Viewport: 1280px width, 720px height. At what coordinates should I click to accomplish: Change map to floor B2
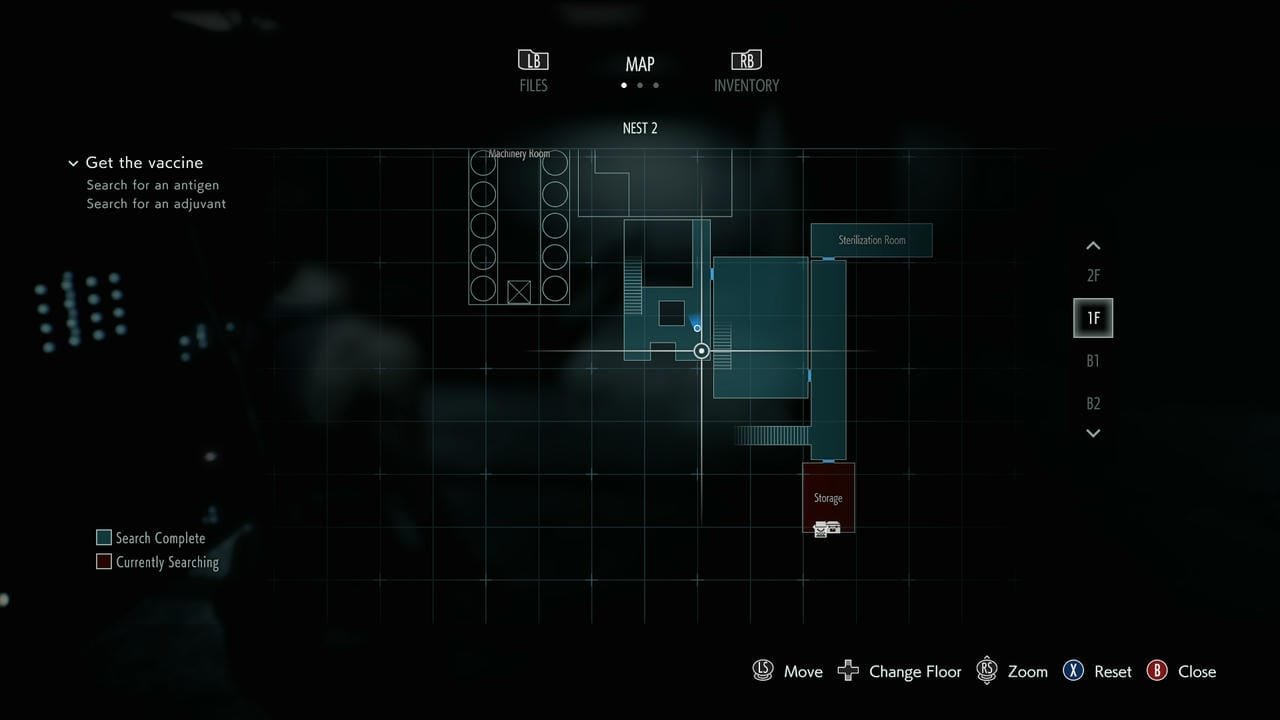[1093, 403]
